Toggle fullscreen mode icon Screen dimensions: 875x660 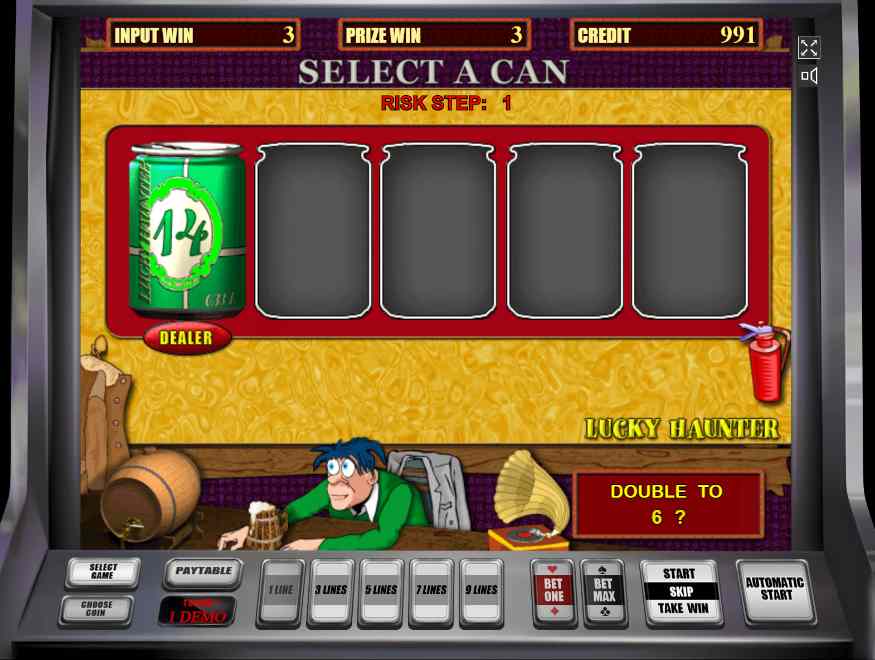click(x=809, y=48)
